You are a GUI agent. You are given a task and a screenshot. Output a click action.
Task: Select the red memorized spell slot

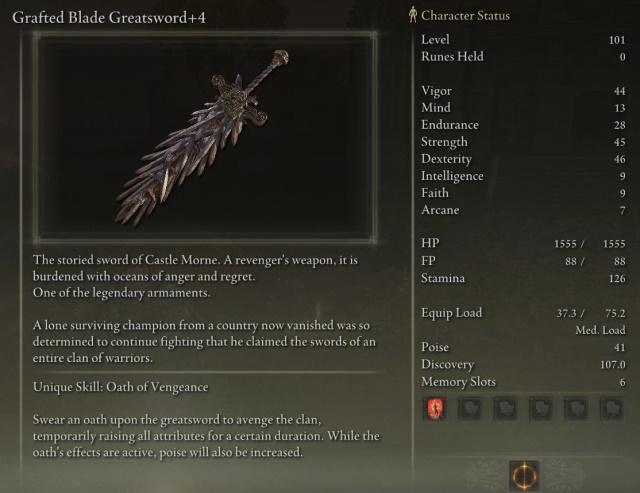point(435,408)
